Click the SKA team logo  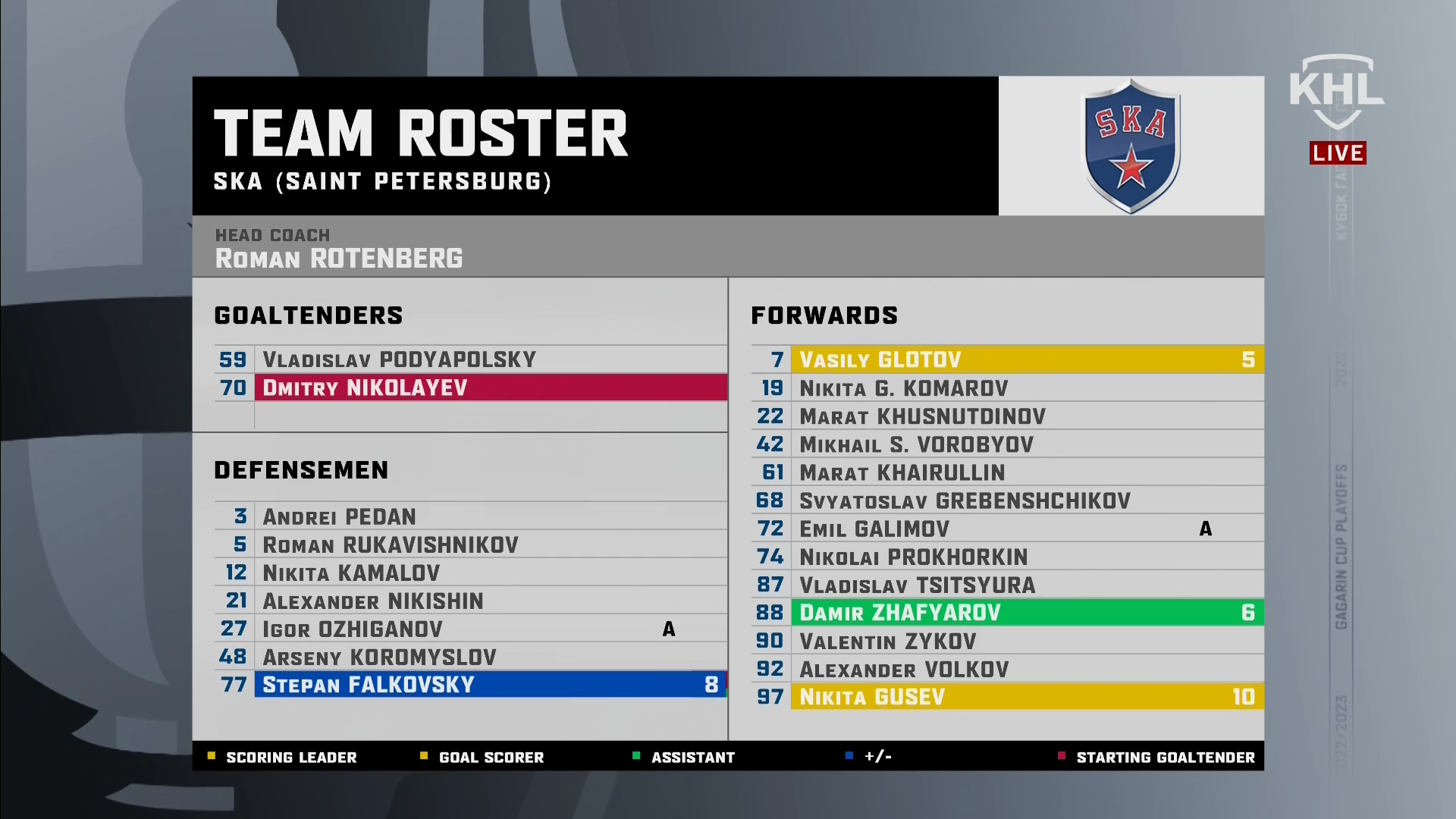click(1131, 146)
